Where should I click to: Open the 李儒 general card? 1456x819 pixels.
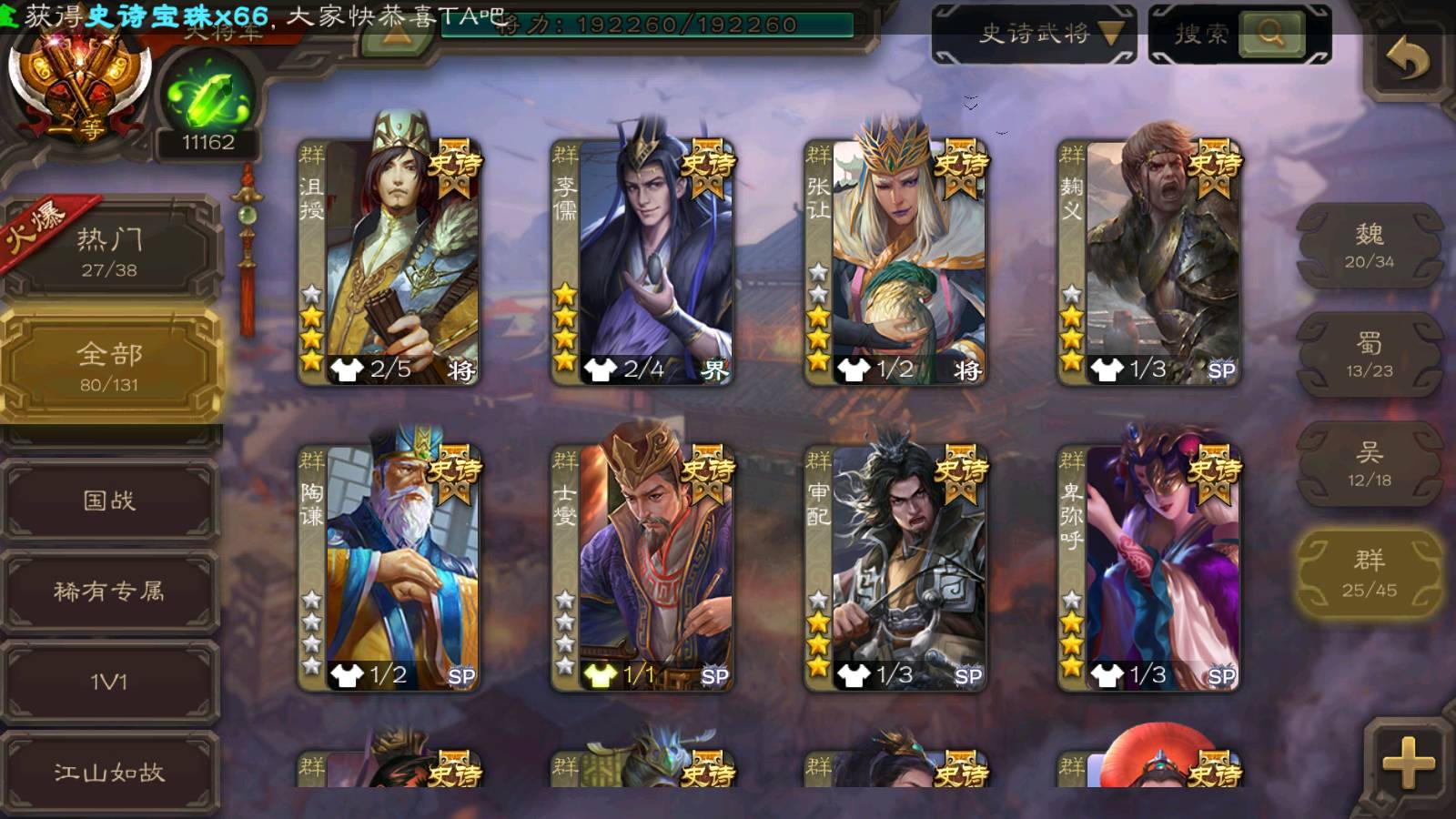[x=644, y=259]
